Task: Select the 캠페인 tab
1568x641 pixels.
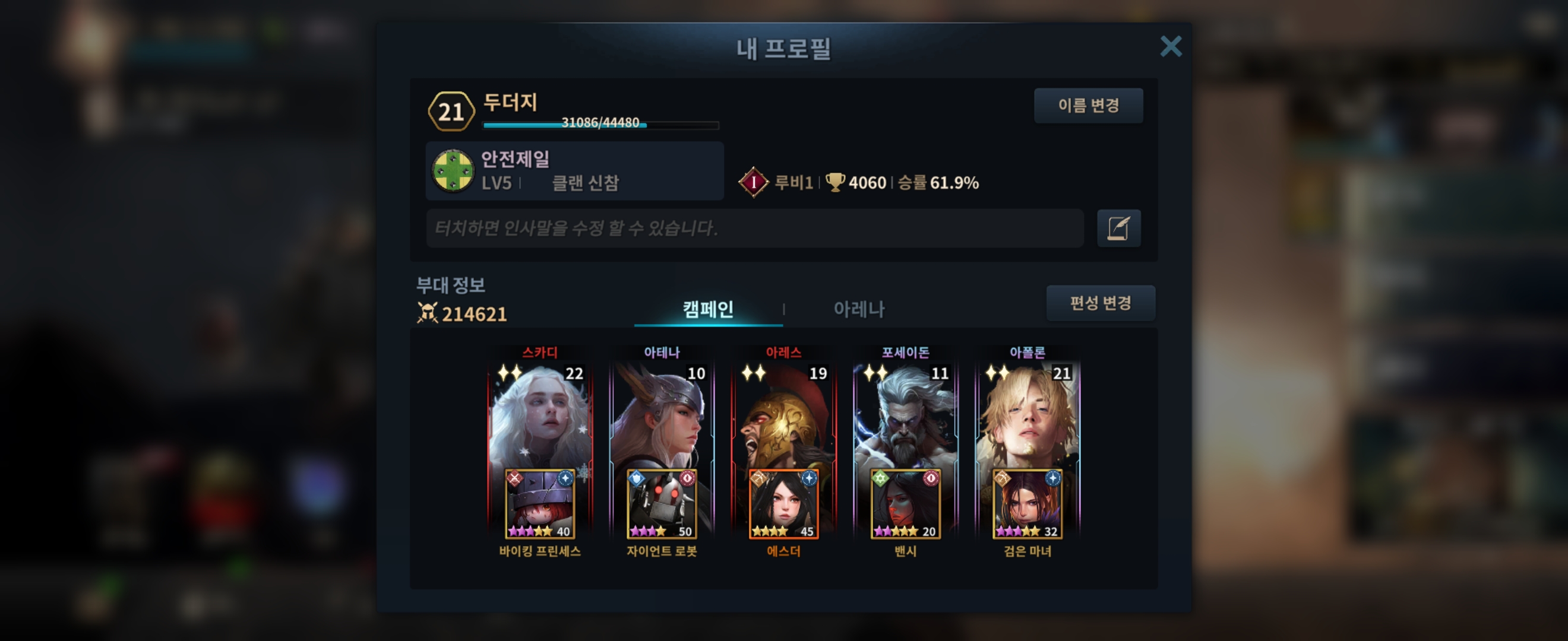Action: [x=707, y=309]
